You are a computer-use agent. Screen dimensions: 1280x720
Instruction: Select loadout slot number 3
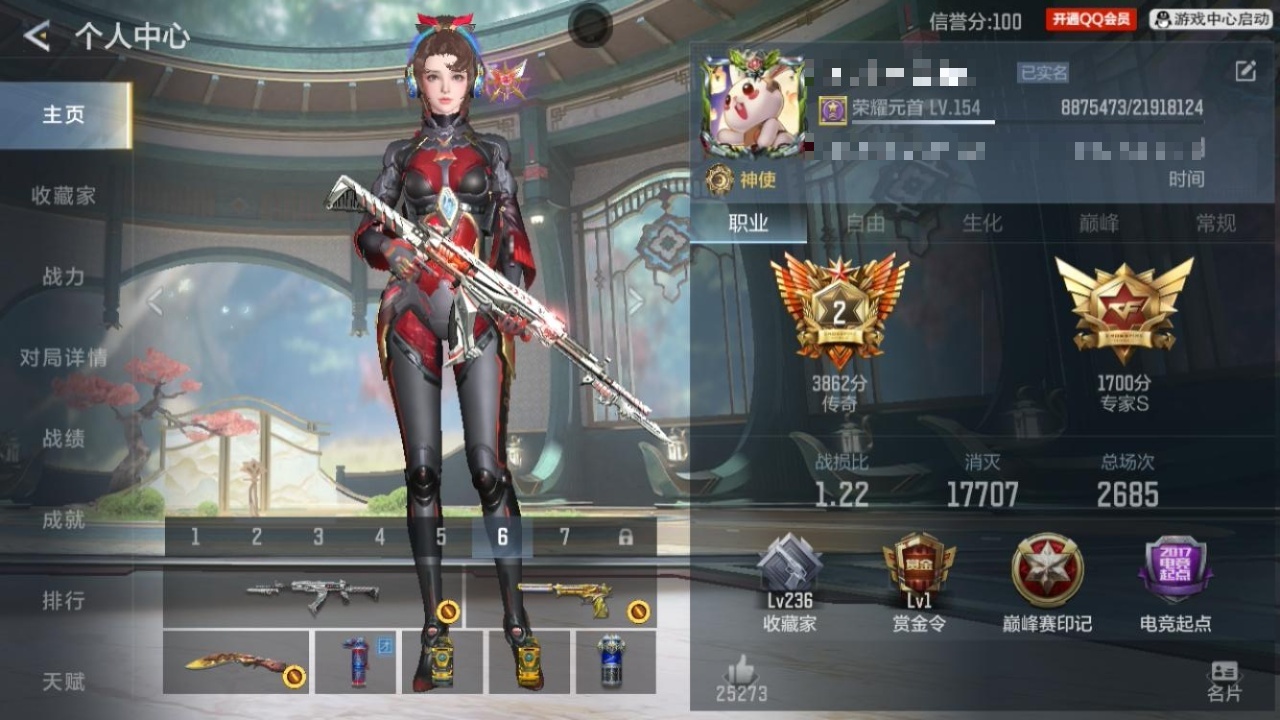click(318, 538)
